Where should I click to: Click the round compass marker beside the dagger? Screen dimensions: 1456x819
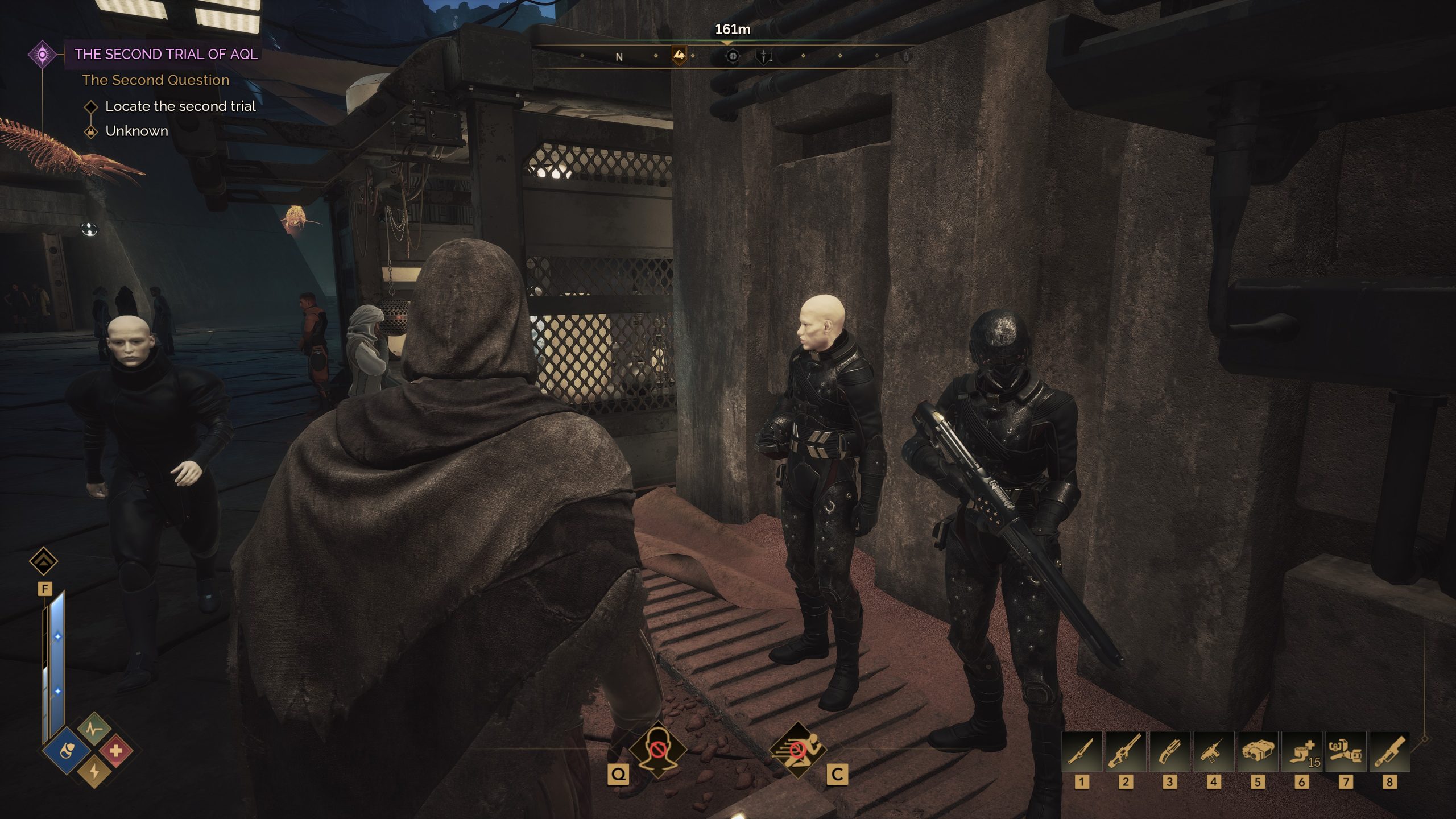[733, 56]
